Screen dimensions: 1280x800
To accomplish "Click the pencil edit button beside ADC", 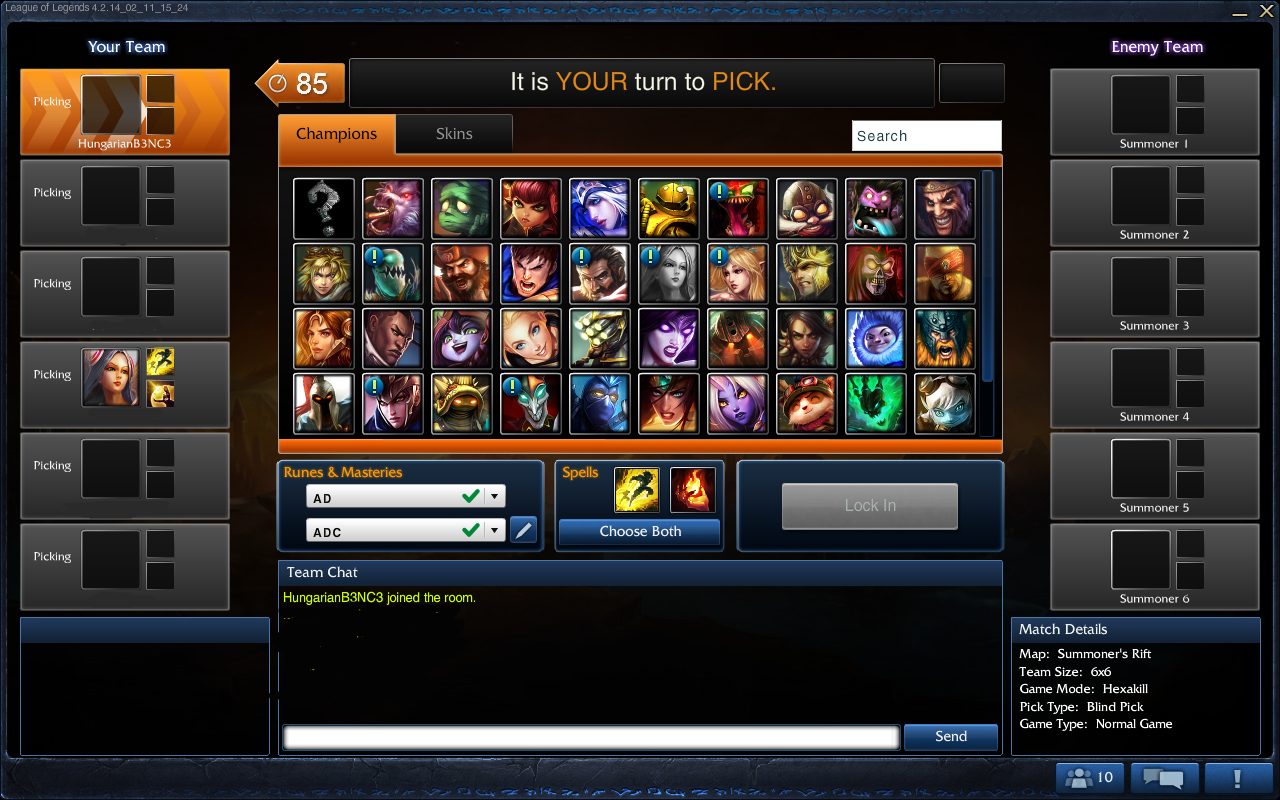I will tap(523, 530).
